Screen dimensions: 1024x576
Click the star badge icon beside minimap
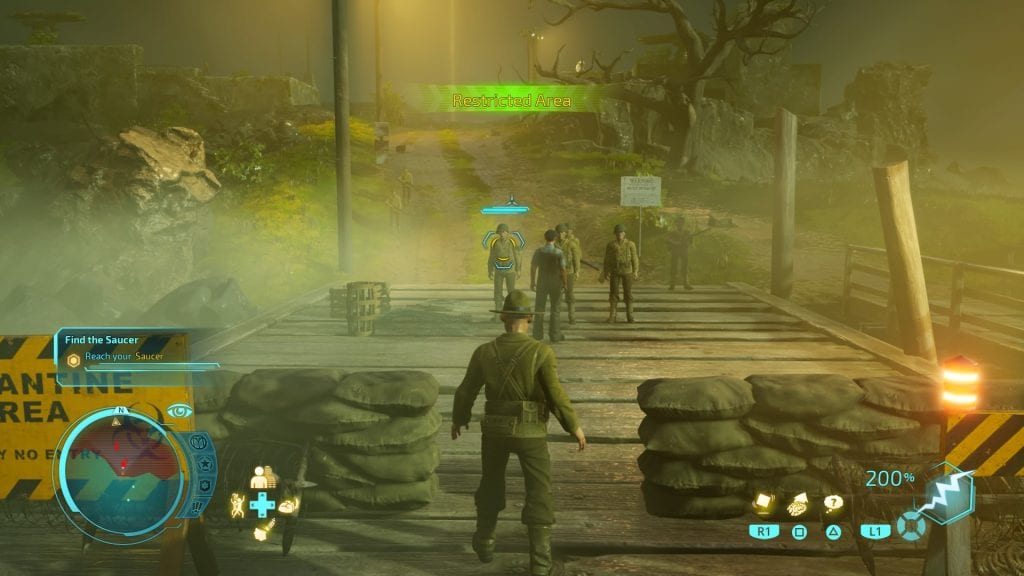204,464
